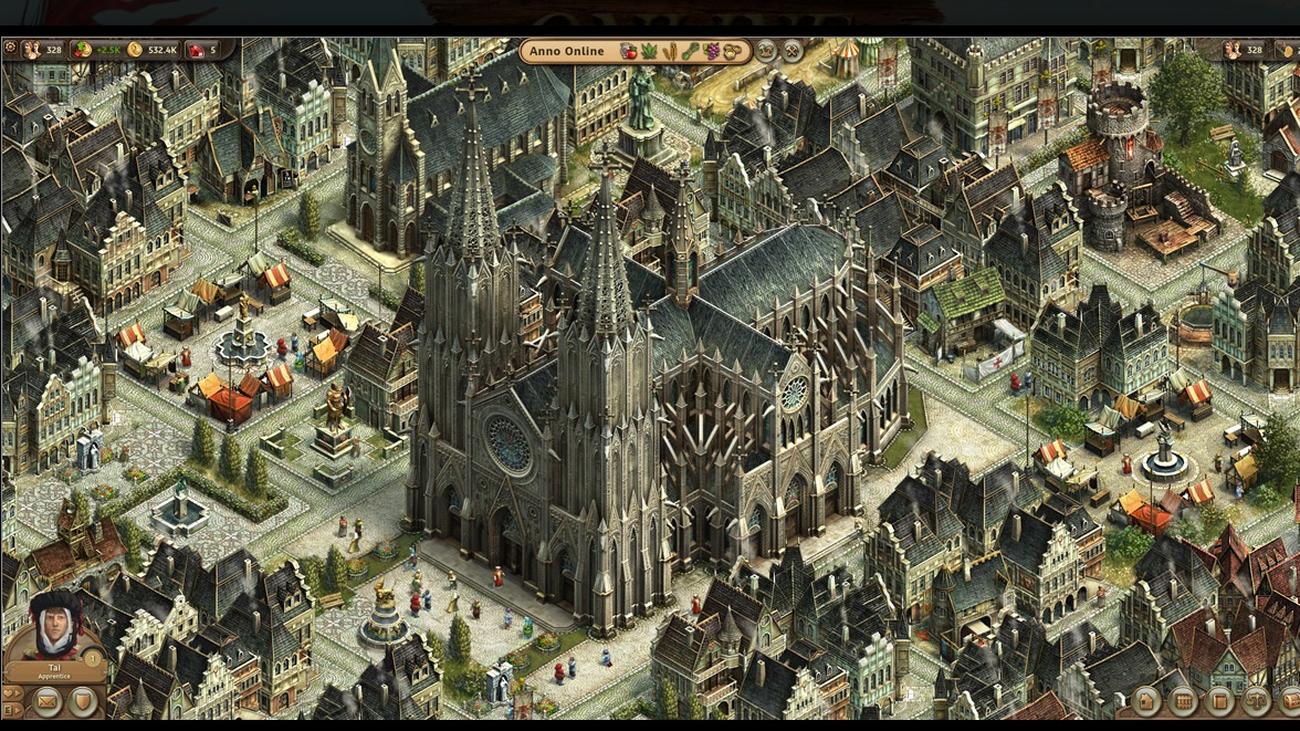Screen dimensions: 1300x731
Task: Open the red ruby currency icon
Action: pyautogui.click(x=196, y=49)
